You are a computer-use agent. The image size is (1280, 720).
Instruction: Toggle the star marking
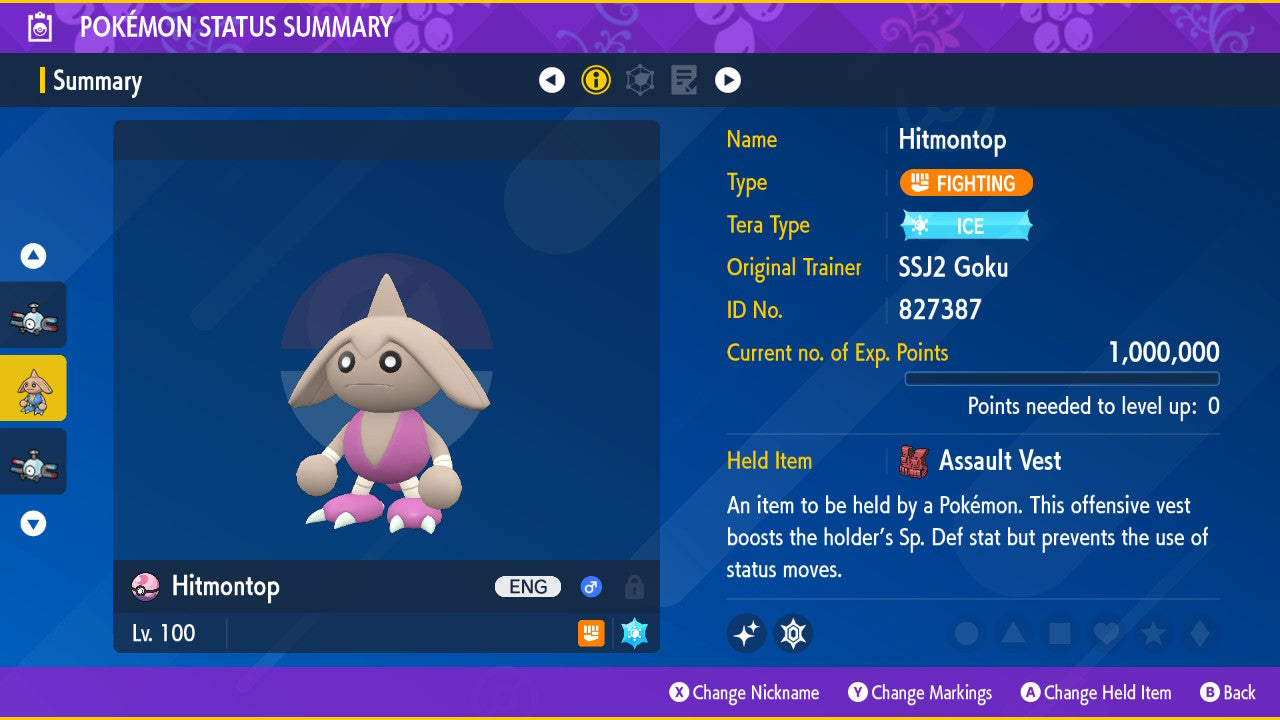[1152, 633]
